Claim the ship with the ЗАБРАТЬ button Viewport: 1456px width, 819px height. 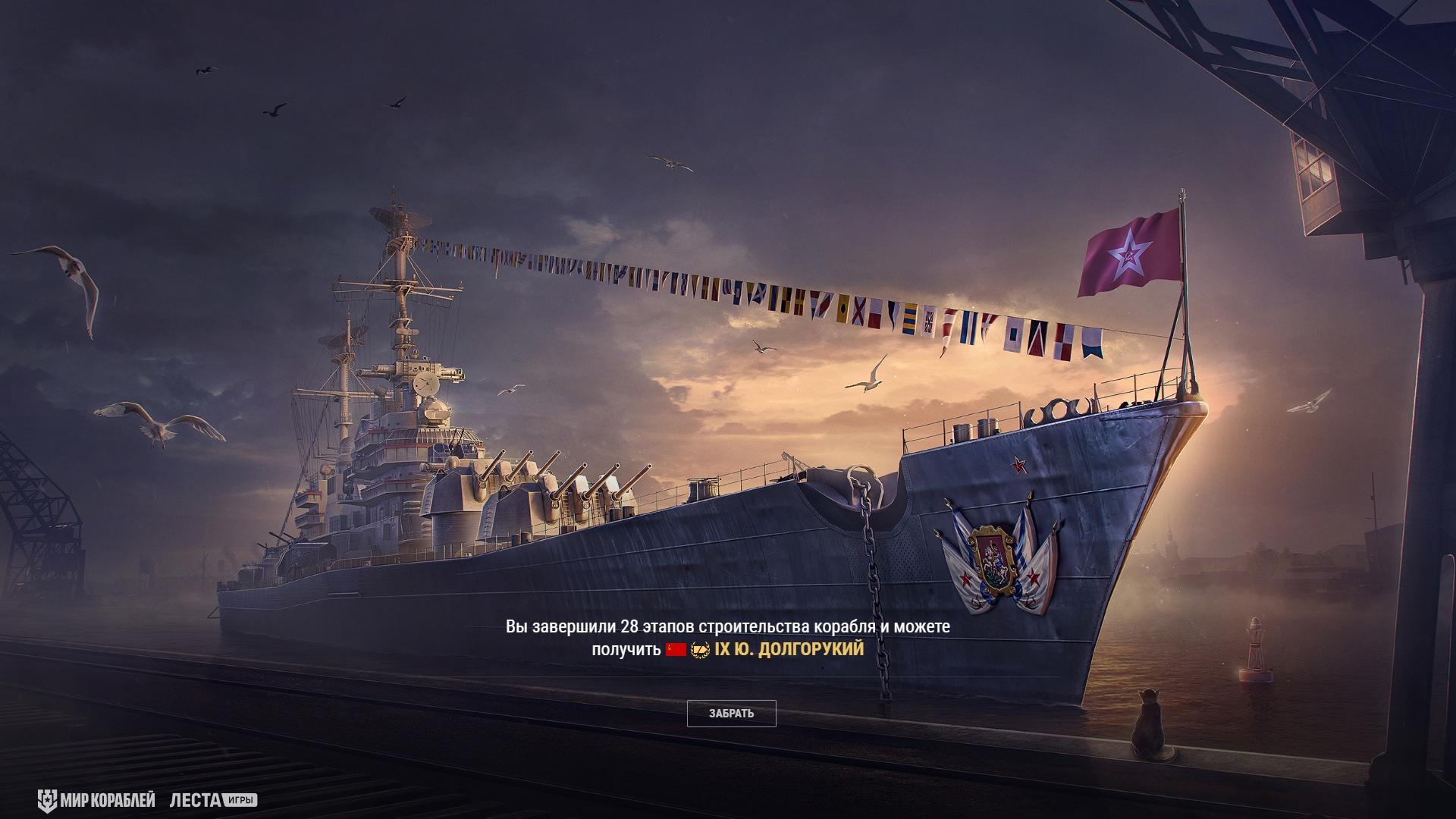click(x=731, y=714)
